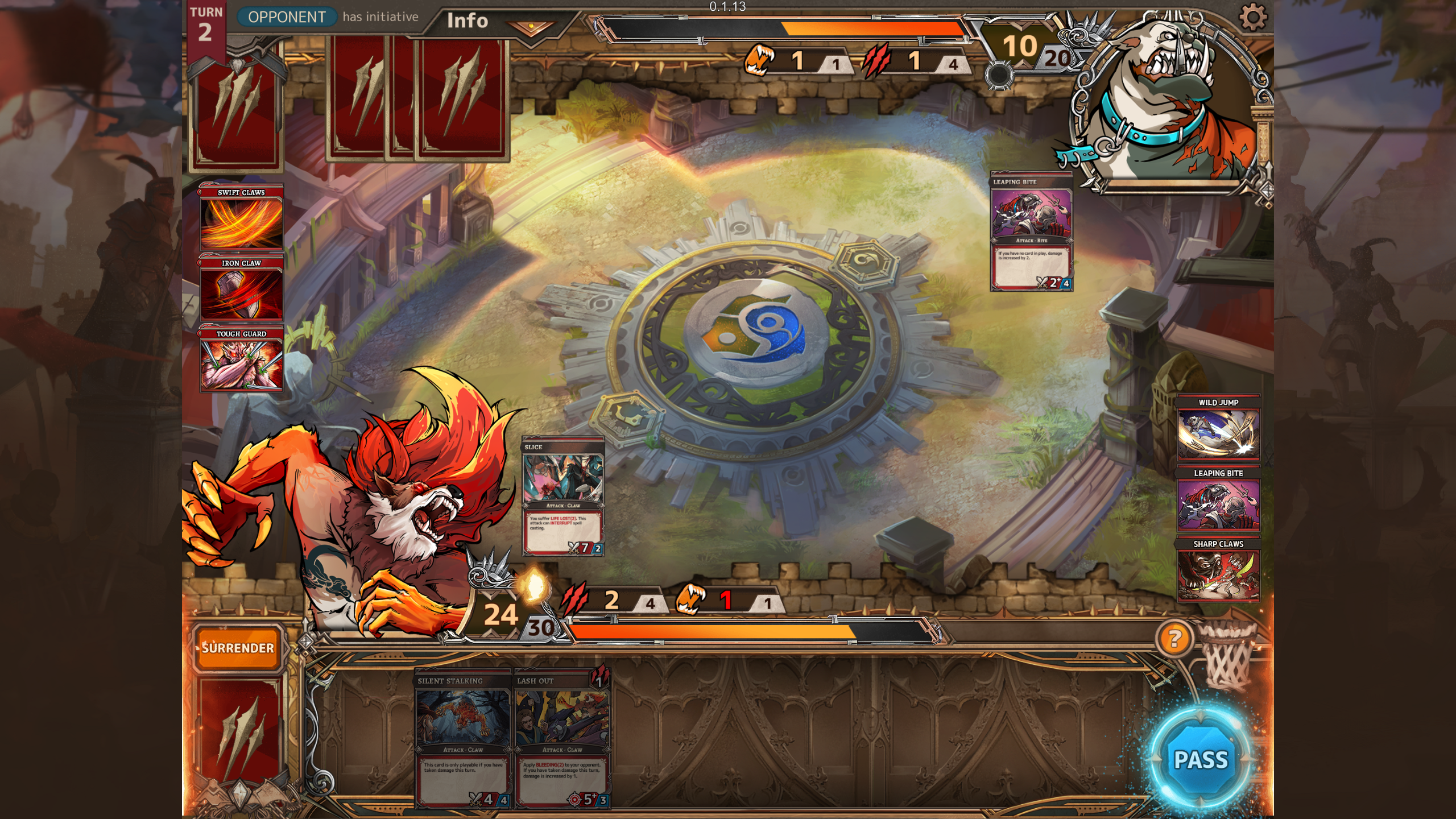This screenshot has width=1456, height=819.
Task: View the Wild Jump card thumbnail
Action: click(1218, 428)
